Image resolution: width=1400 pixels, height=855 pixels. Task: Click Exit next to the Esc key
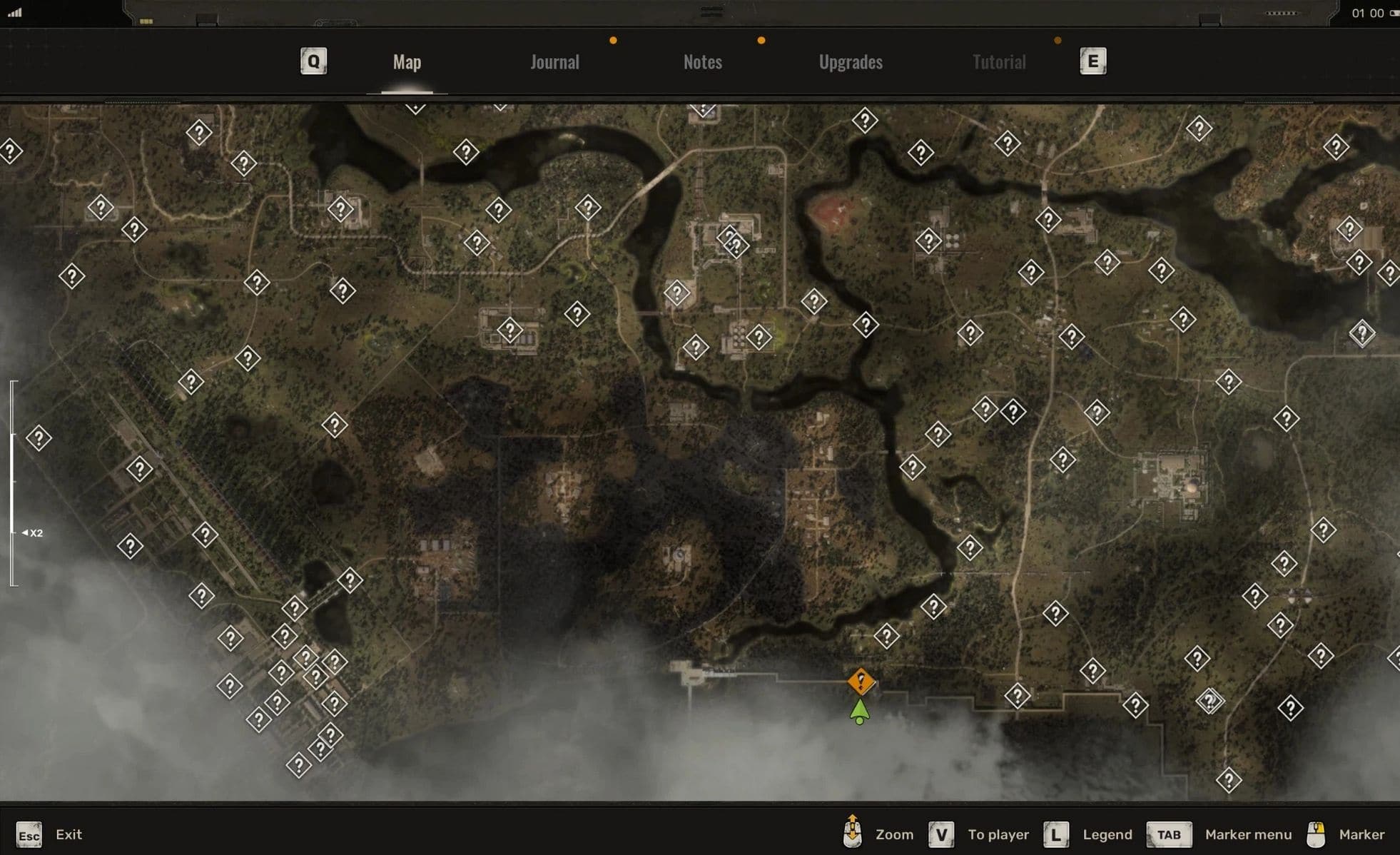(69, 834)
